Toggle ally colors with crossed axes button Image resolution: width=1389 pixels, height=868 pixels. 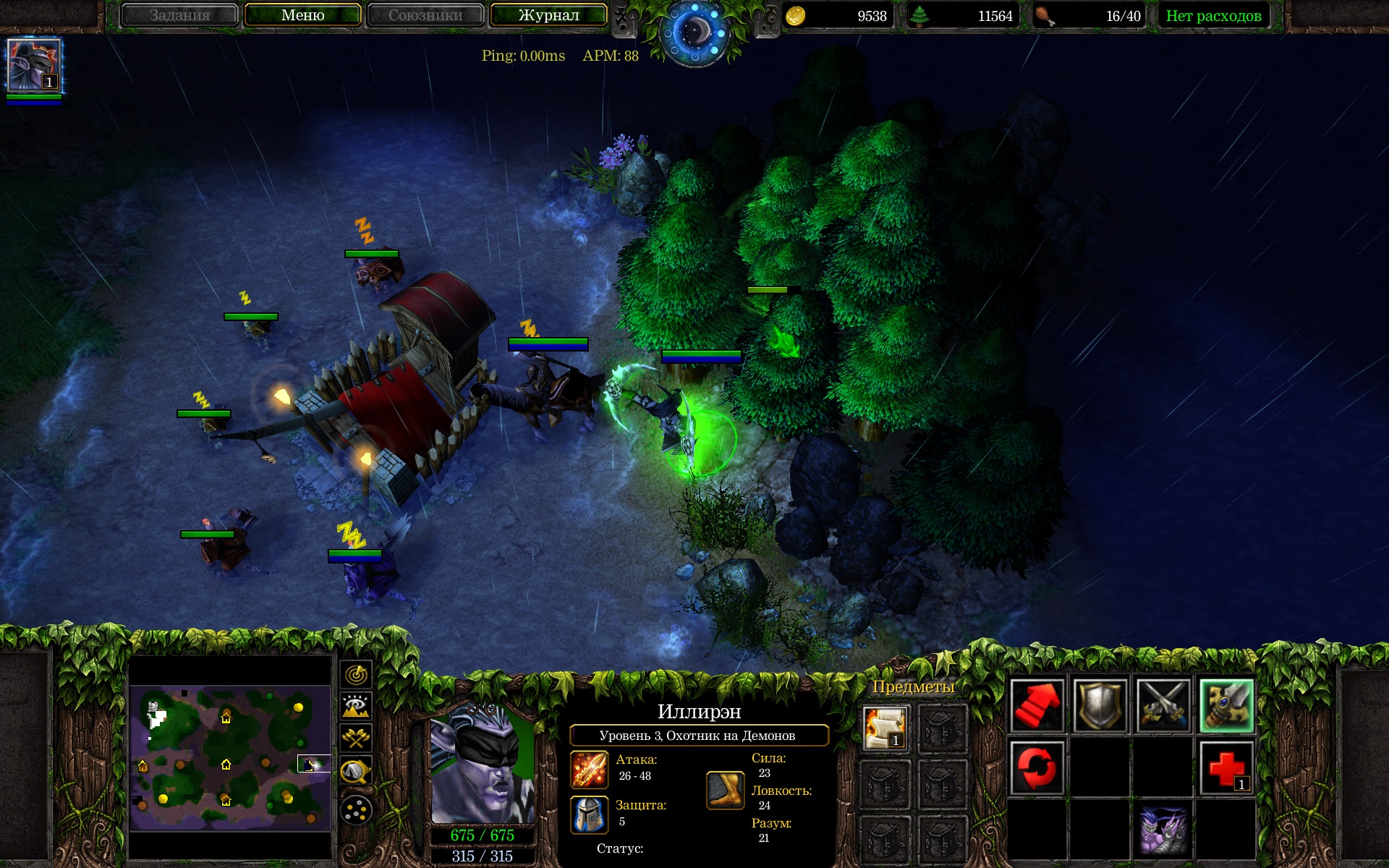tap(356, 739)
